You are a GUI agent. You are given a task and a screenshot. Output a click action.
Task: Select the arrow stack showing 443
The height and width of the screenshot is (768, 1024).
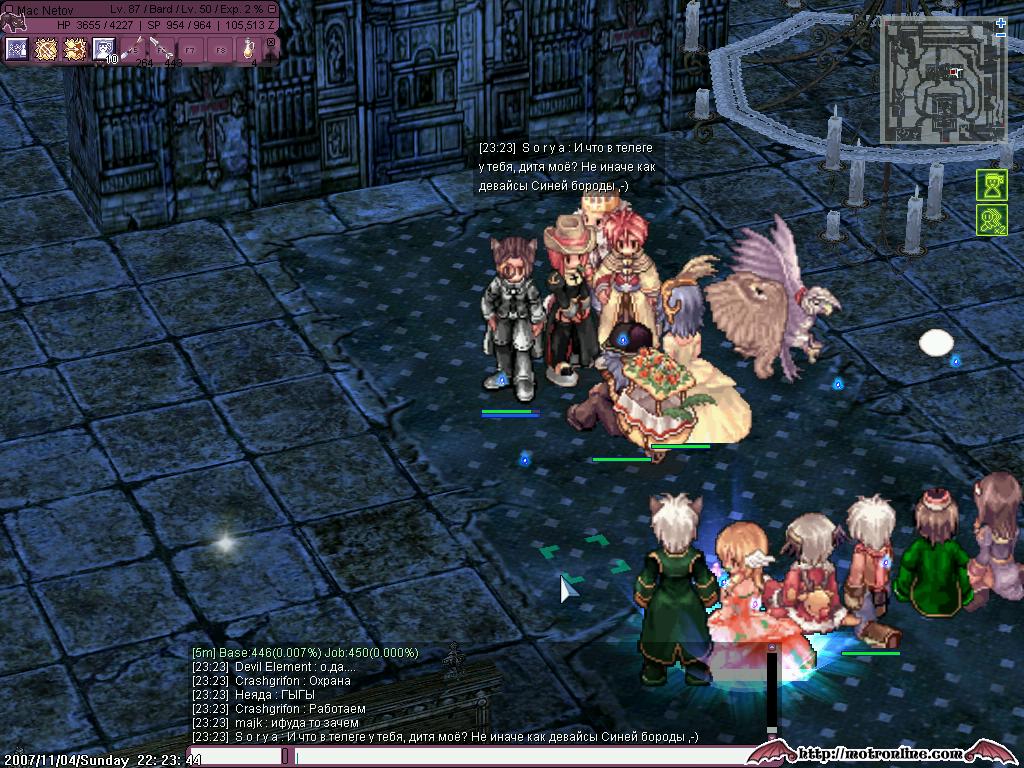[161, 50]
